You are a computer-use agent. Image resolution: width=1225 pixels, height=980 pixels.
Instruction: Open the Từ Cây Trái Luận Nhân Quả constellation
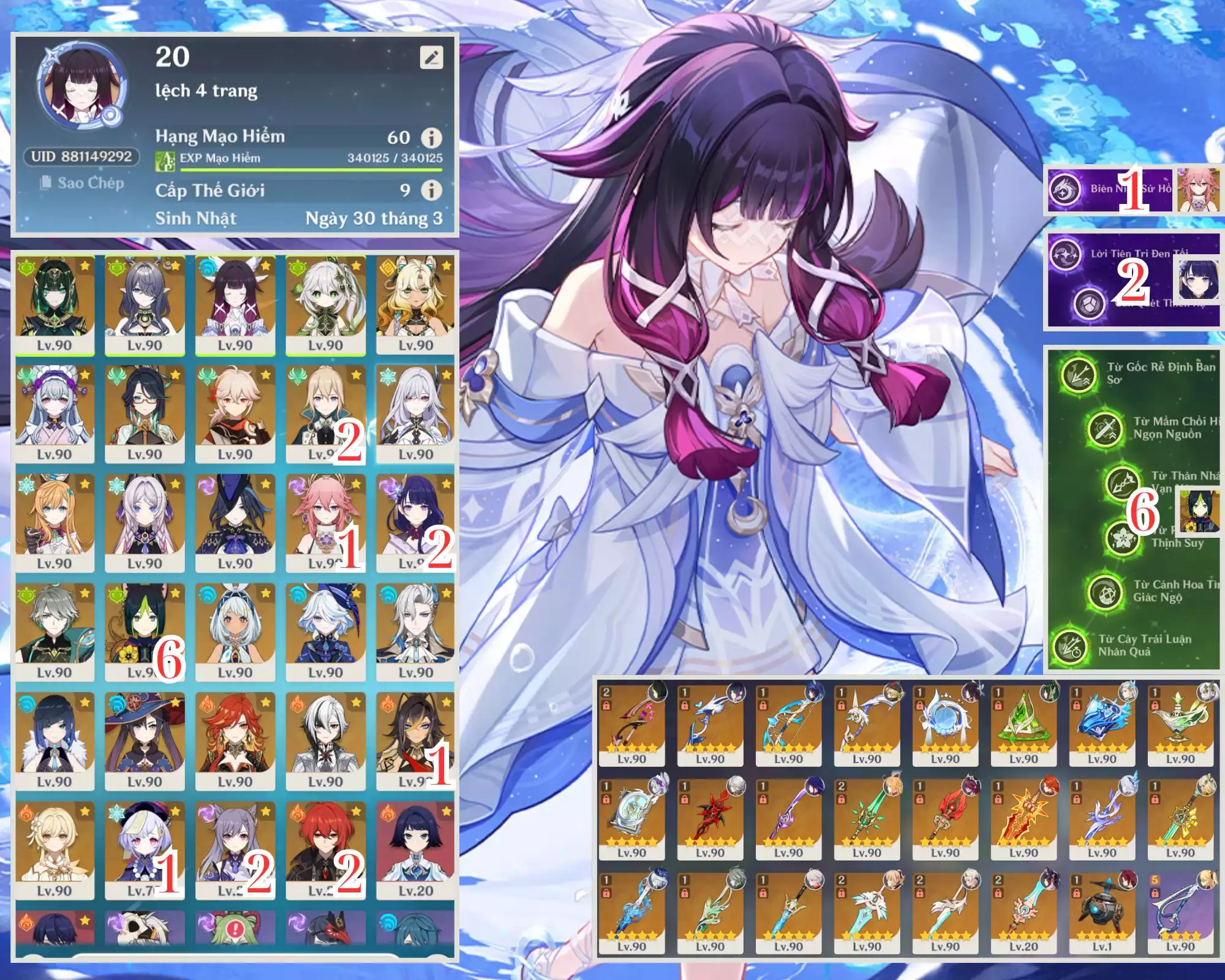(x=1069, y=645)
